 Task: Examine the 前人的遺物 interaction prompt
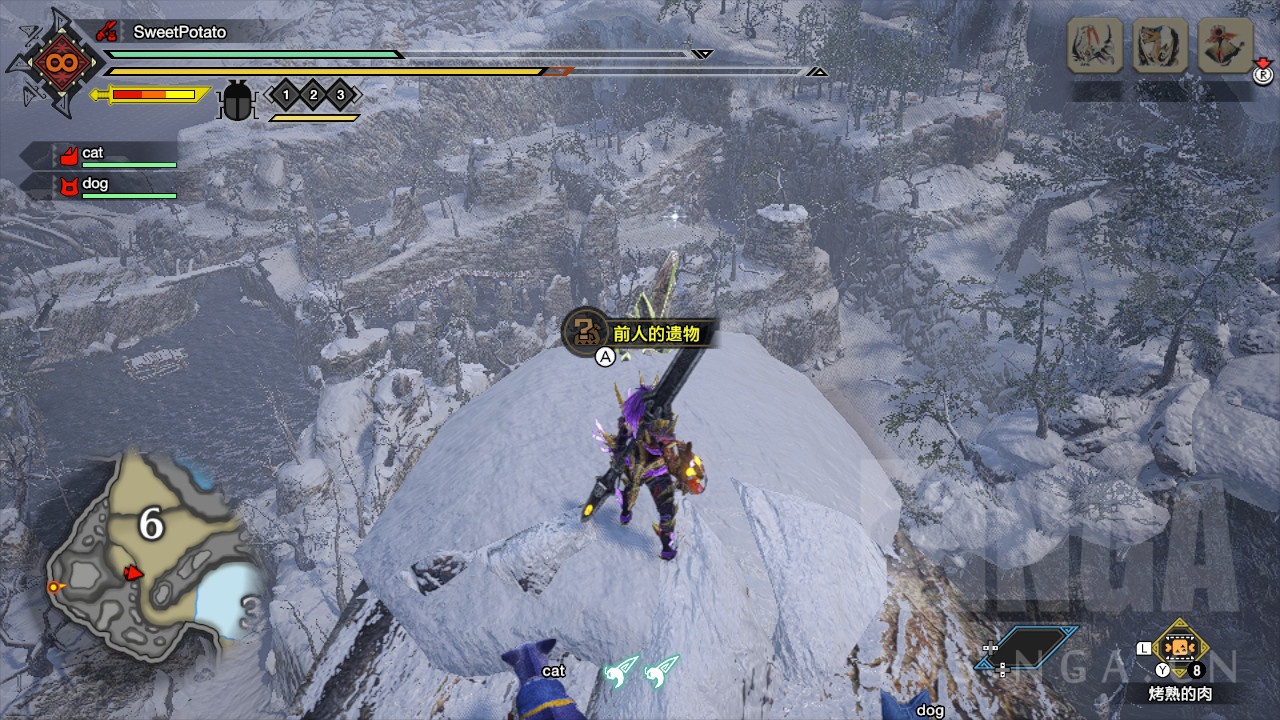640,333
